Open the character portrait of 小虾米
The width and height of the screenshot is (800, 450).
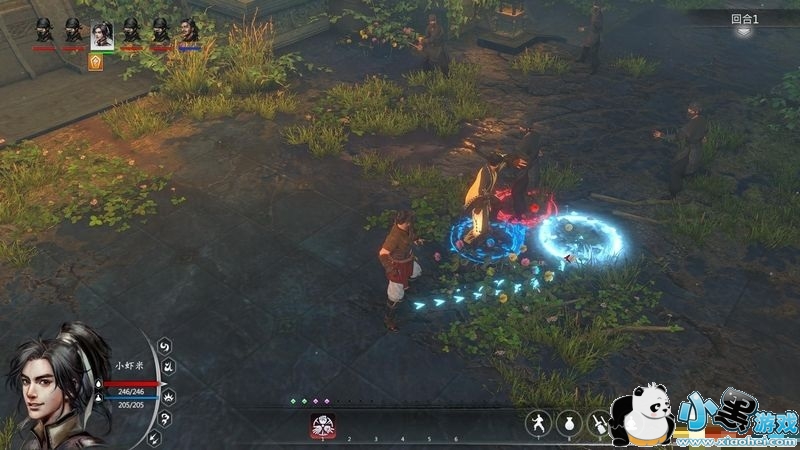(55, 385)
